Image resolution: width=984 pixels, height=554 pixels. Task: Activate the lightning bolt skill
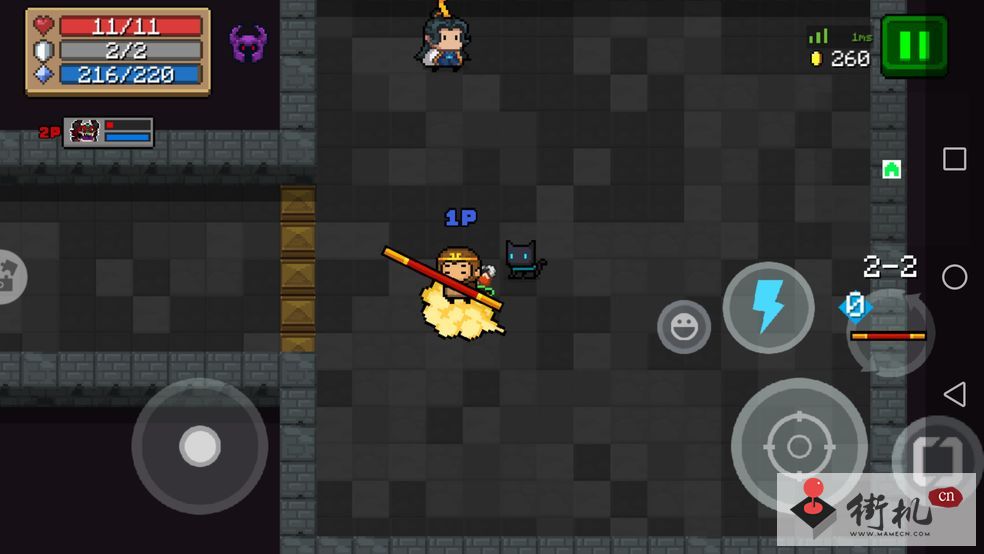[767, 307]
